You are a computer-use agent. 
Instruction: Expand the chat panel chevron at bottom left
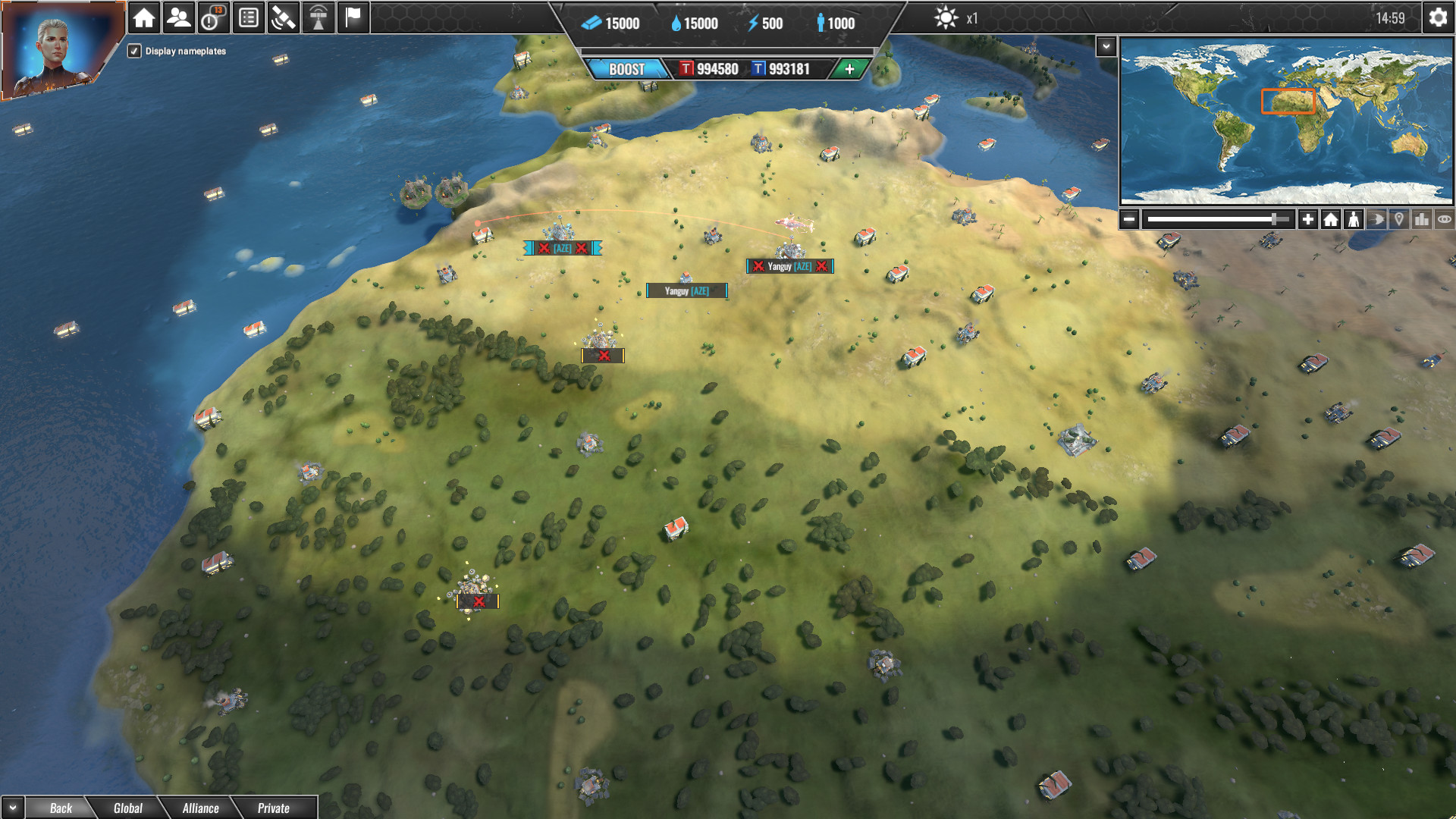[x=11, y=808]
